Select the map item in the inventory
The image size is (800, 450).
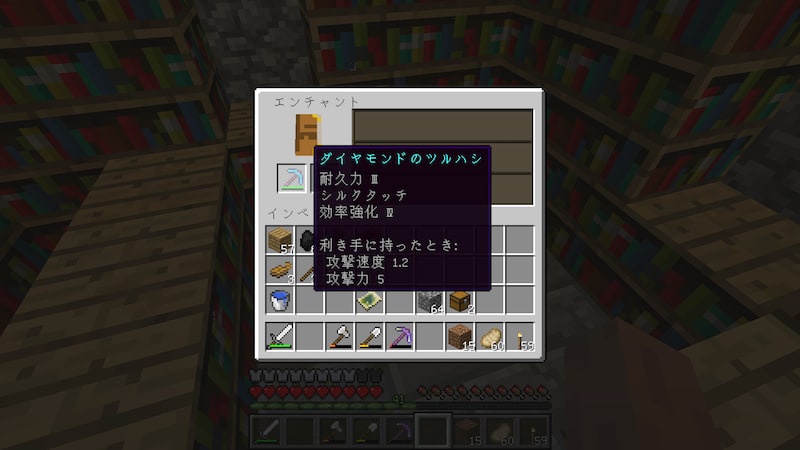pos(369,299)
